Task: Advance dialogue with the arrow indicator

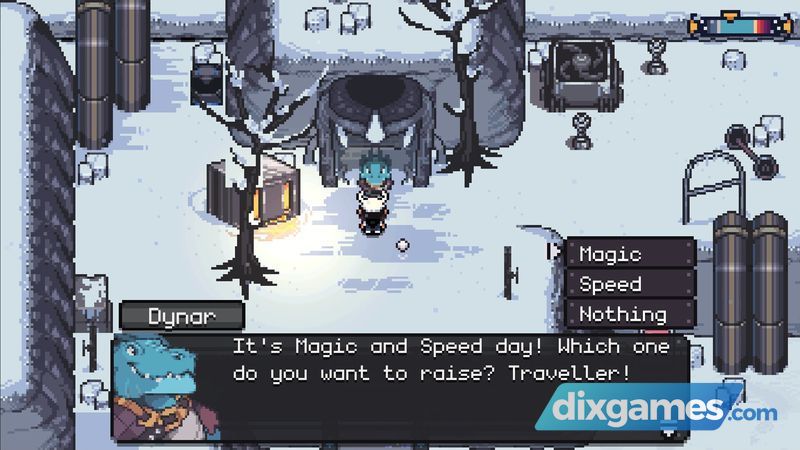Action: click(x=668, y=433)
